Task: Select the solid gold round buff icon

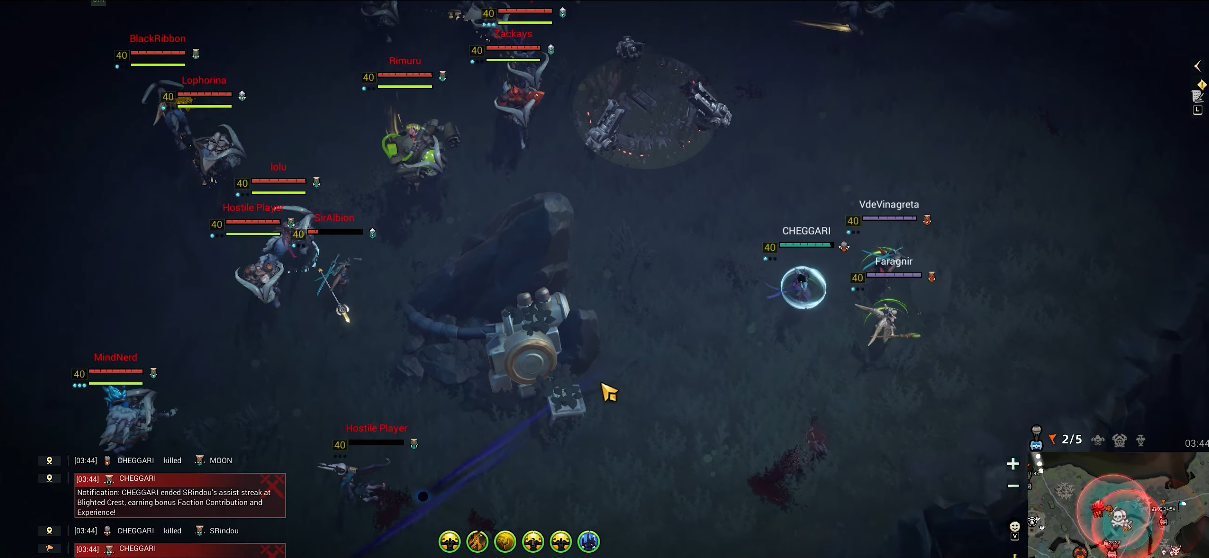Action: (x=505, y=541)
